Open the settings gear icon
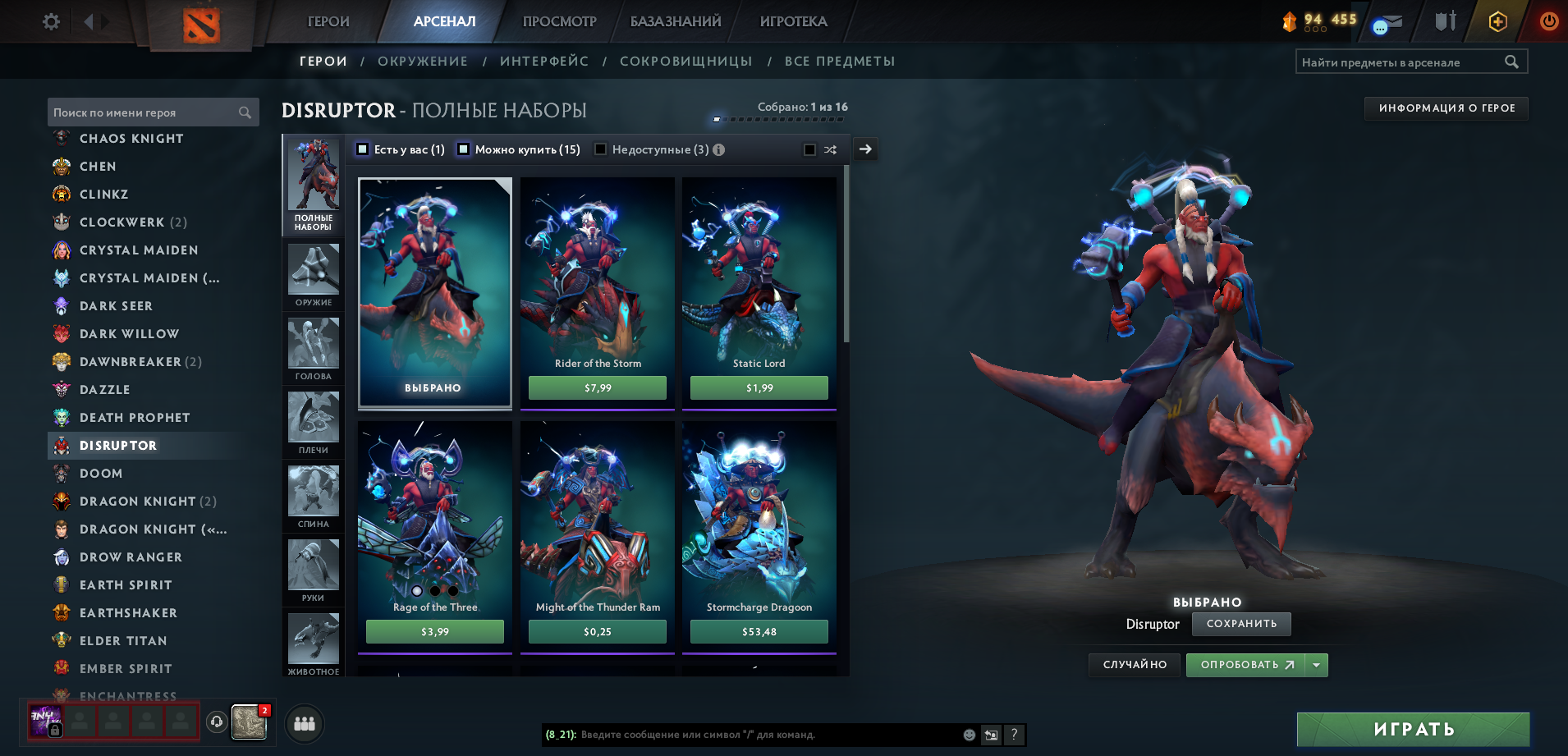The height and width of the screenshot is (756, 1568). pos(50,22)
